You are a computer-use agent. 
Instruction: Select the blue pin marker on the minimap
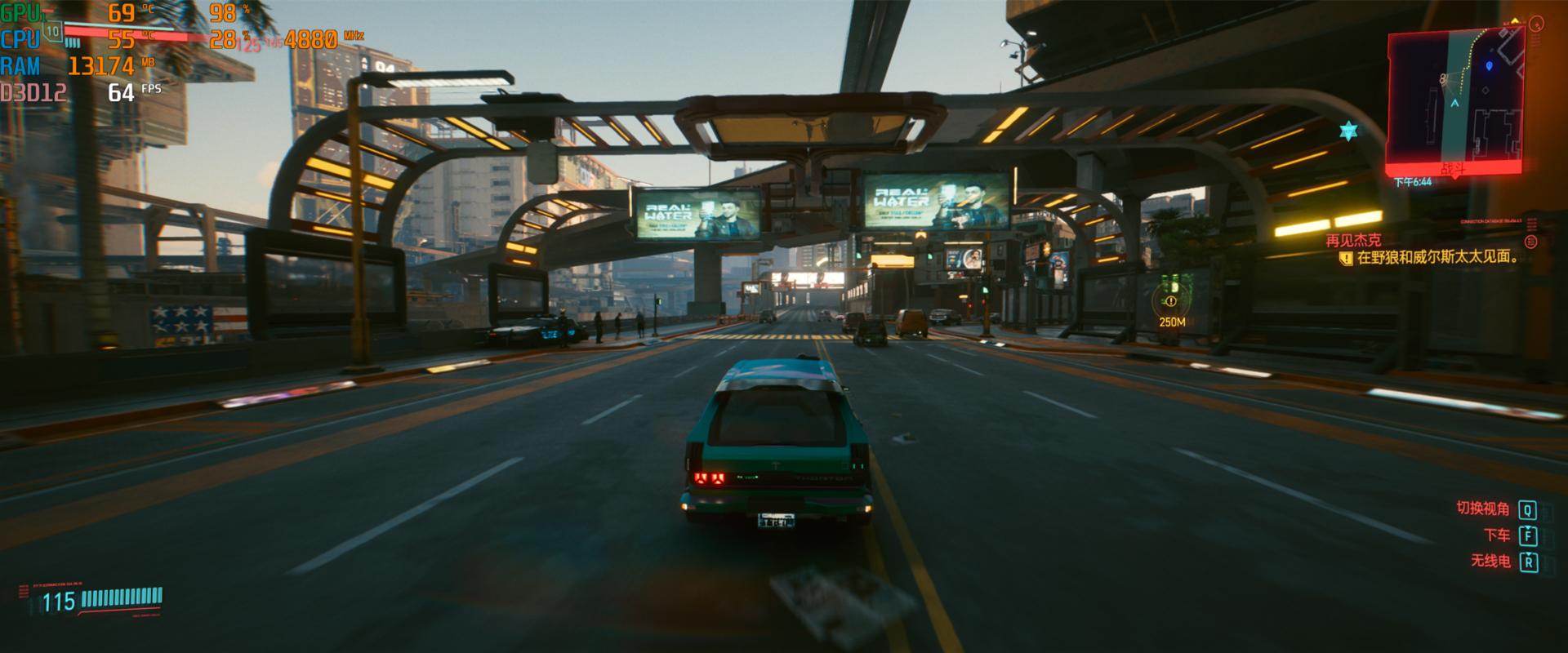[1489, 65]
